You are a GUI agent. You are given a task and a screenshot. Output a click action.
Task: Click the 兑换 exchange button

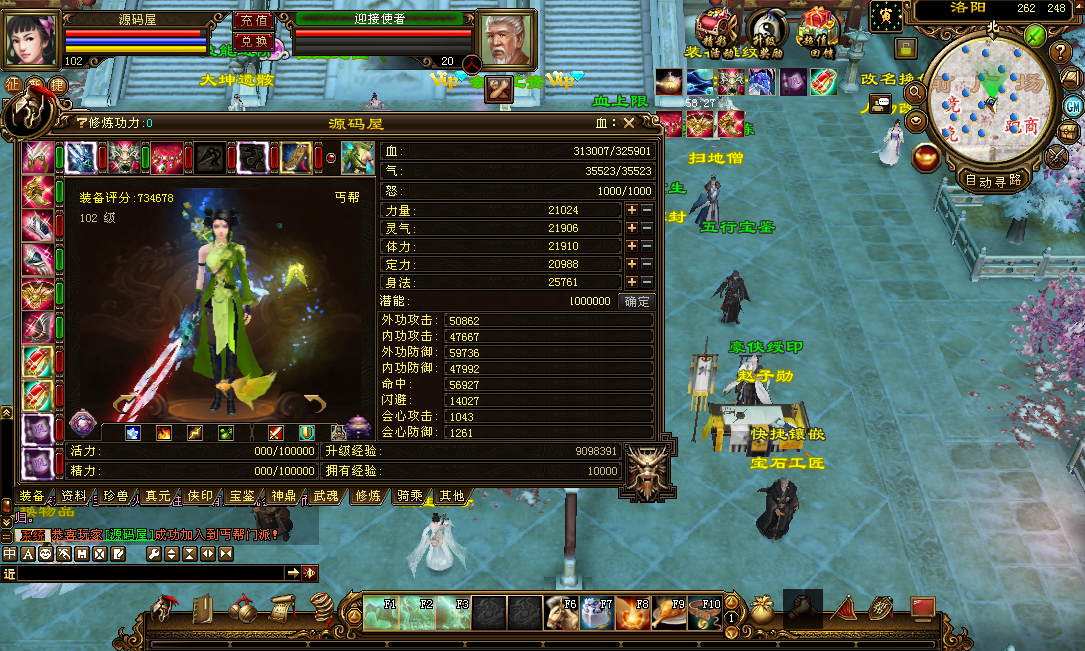tap(254, 41)
